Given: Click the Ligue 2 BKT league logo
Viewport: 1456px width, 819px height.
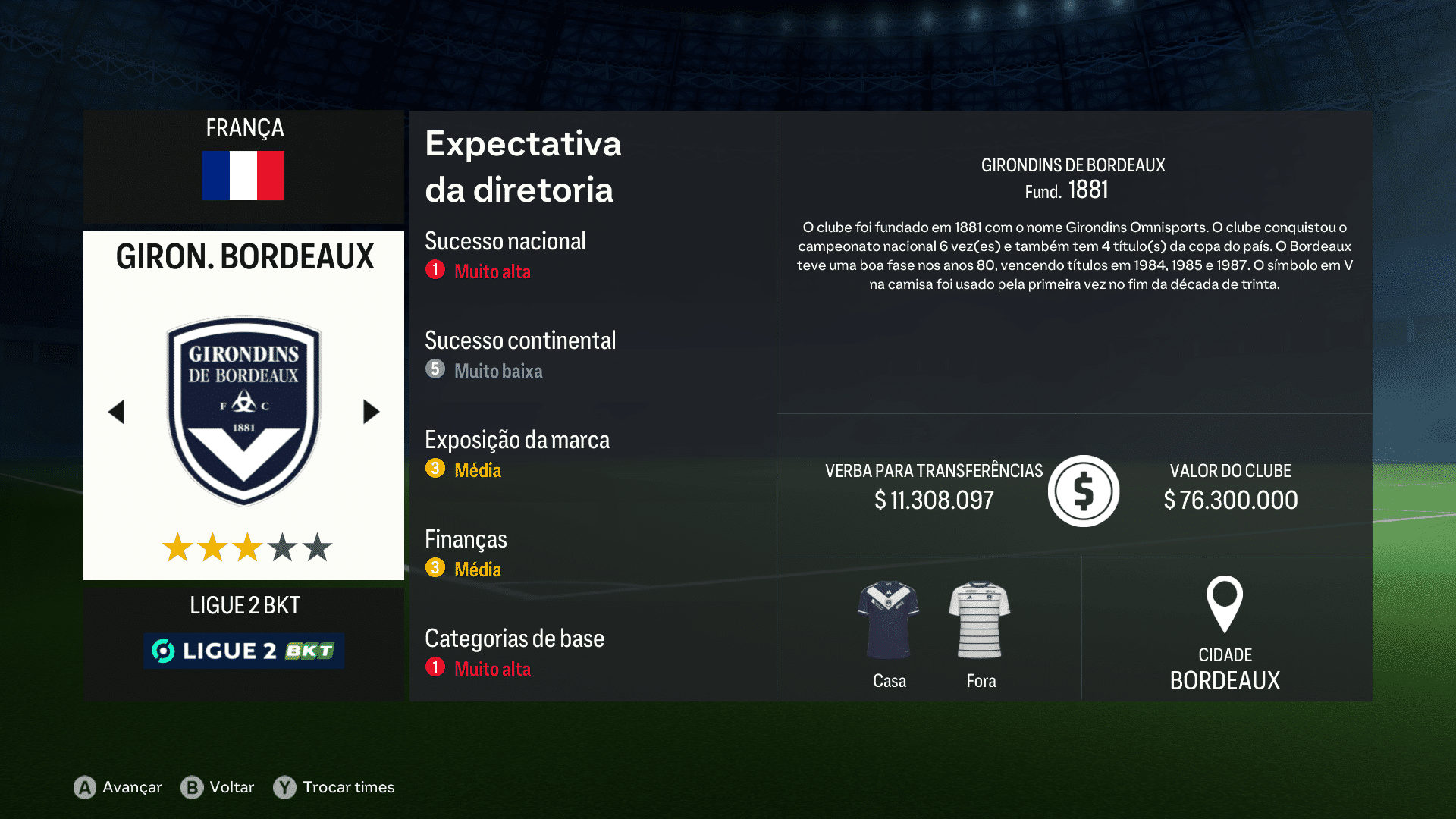Looking at the screenshot, I should pyautogui.click(x=243, y=650).
